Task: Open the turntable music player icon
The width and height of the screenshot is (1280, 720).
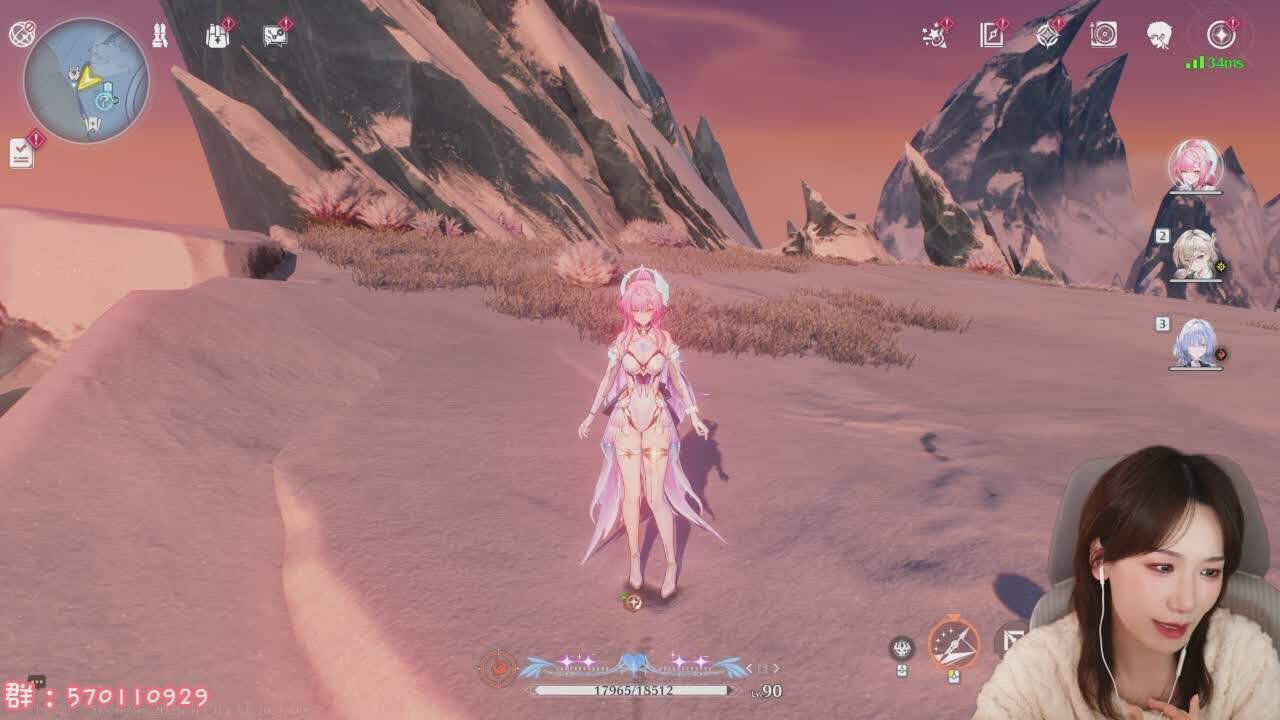Action: point(1103,35)
